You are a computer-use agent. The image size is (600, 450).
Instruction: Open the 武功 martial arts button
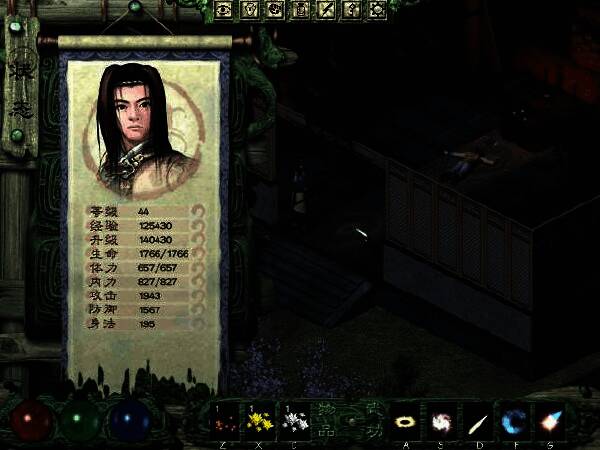click(x=371, y=421)
